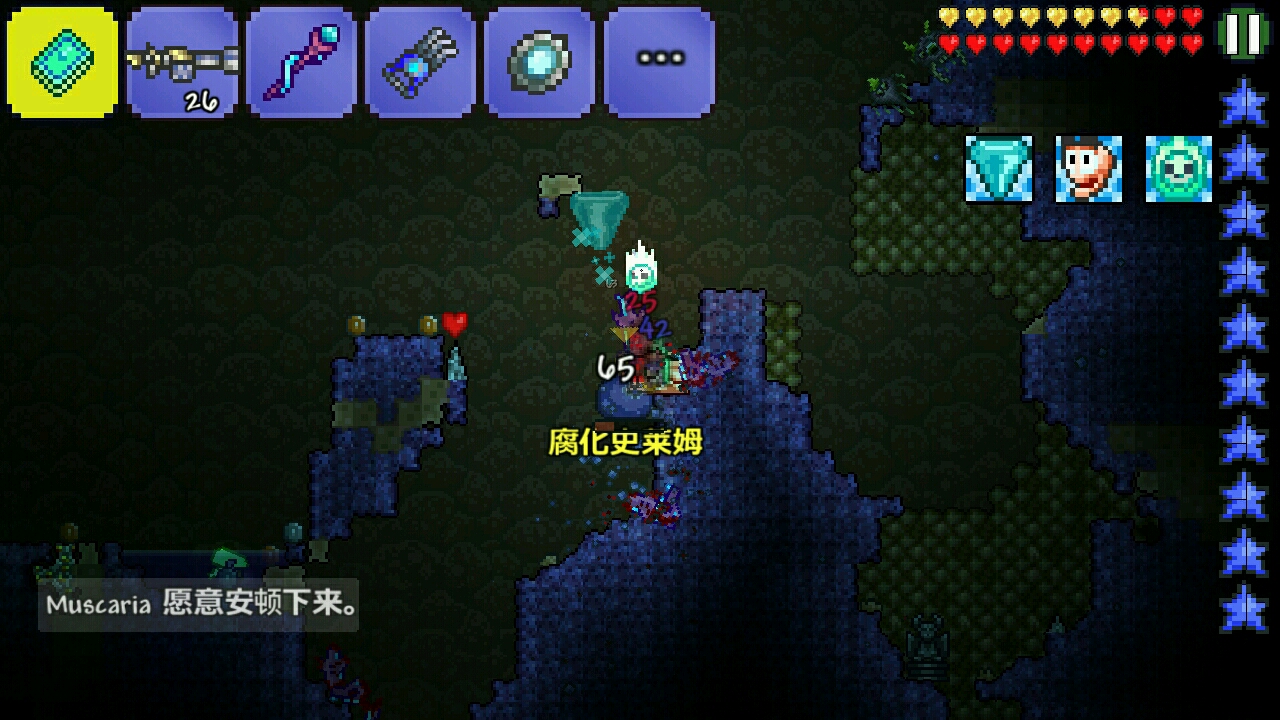Tap the bunny pet buff icon
1280x720 pixels.
pyautogui.click(x=1086, y=170)
